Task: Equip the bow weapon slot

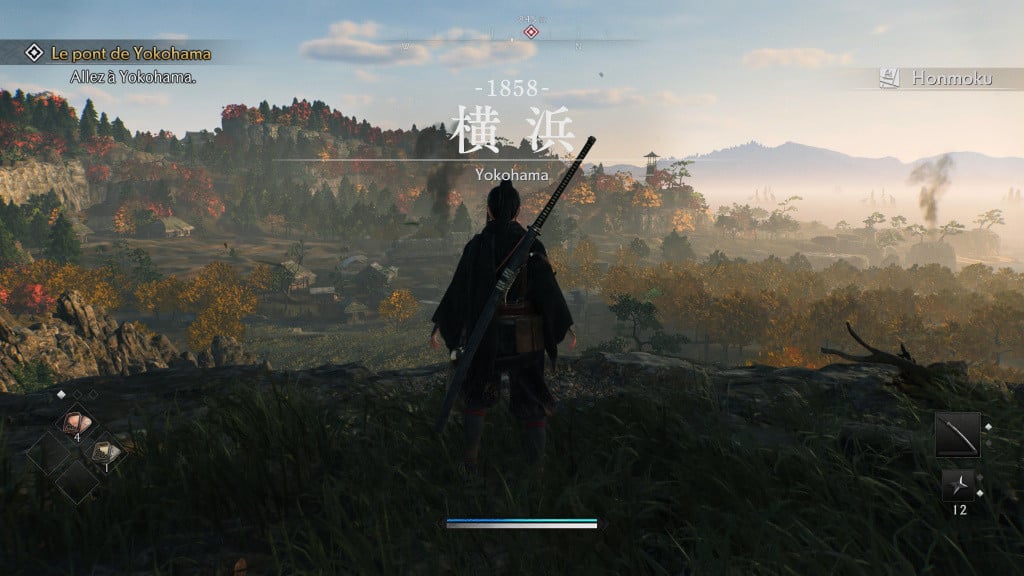Action: coord(957,434)
